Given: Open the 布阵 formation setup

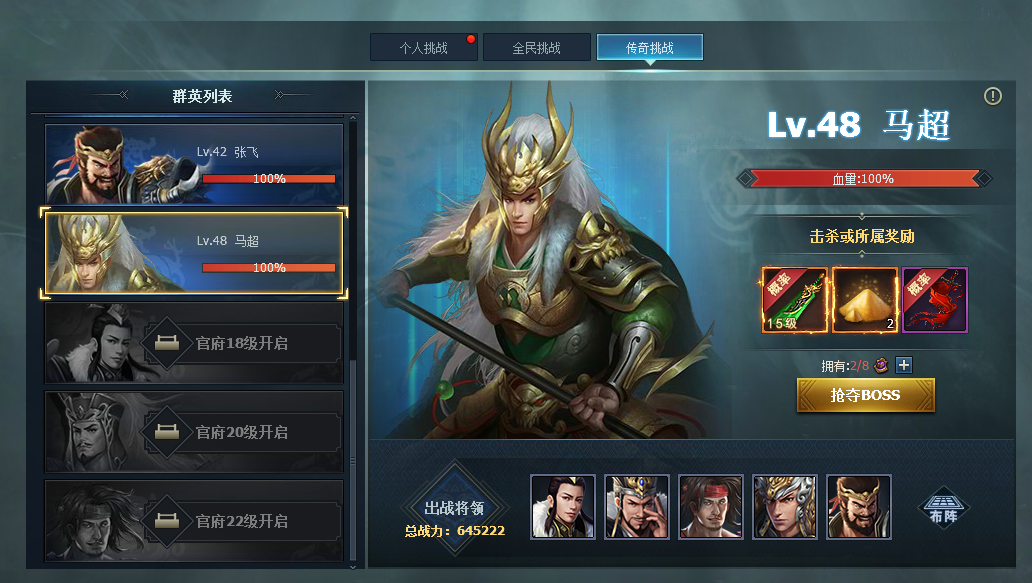Looking at the screenshot, I should (943, 507).
